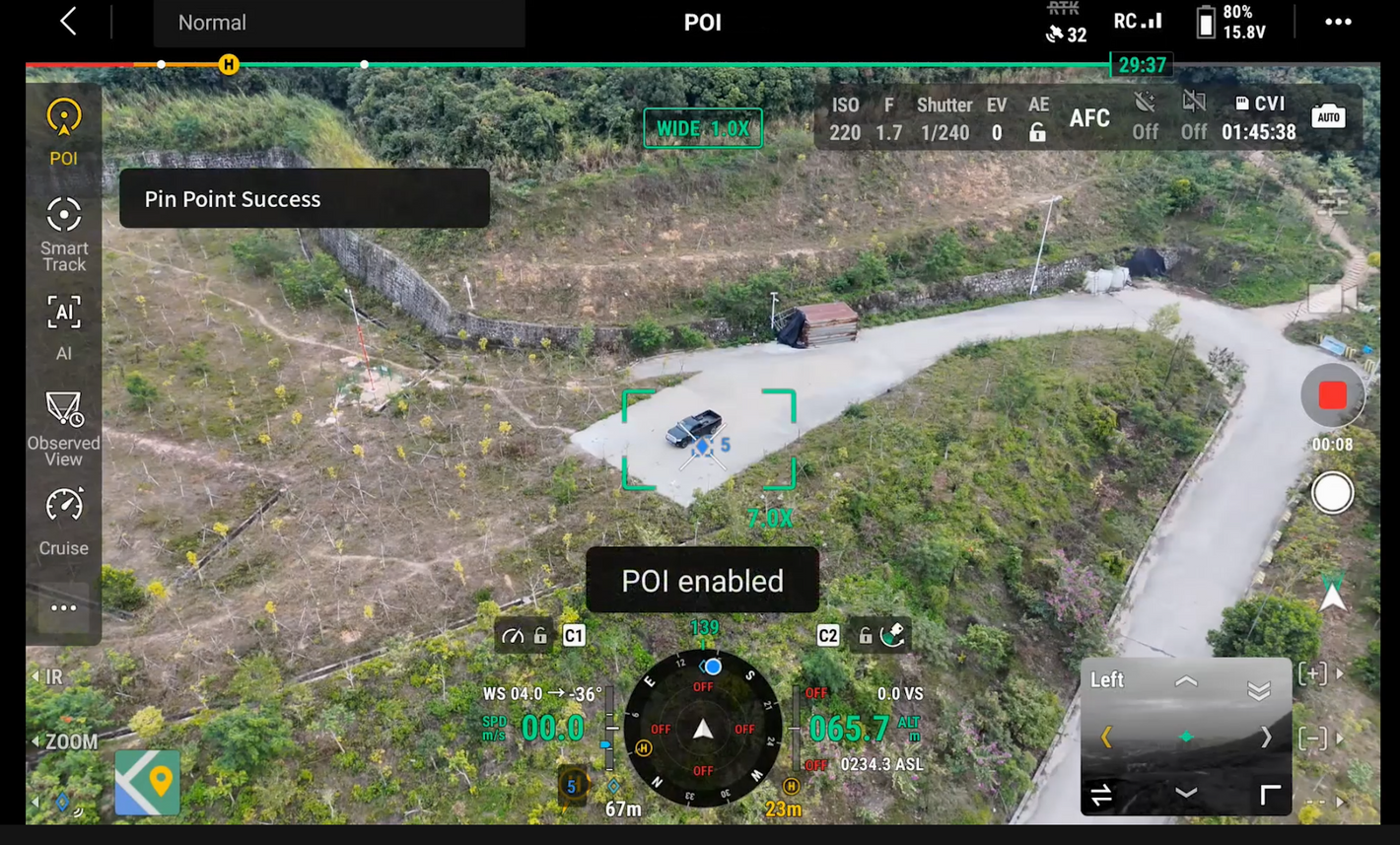Stop the video recording
The width and height of the screenshot is (1400, 845).
1332,395
